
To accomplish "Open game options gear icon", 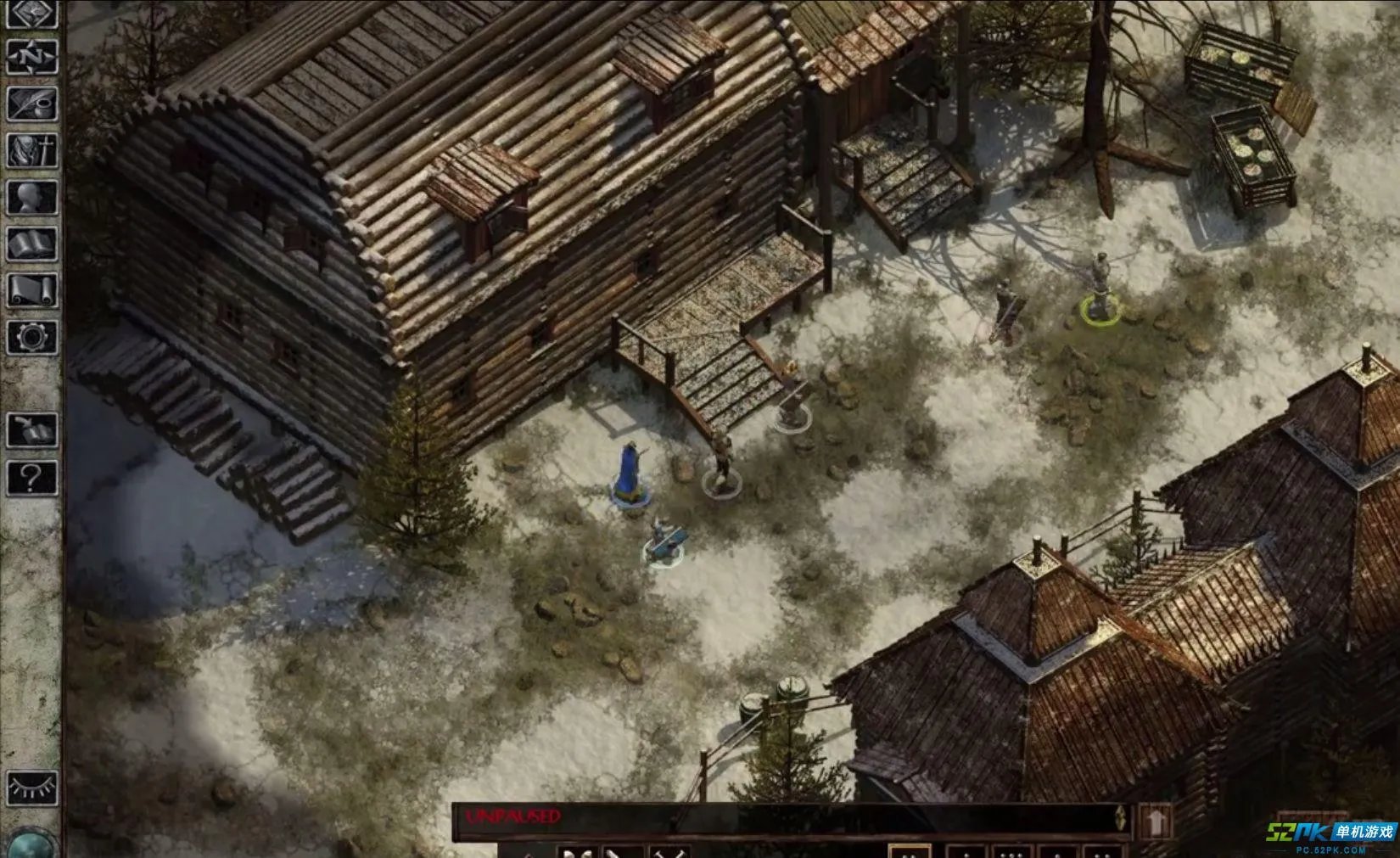I will point(32,338).
